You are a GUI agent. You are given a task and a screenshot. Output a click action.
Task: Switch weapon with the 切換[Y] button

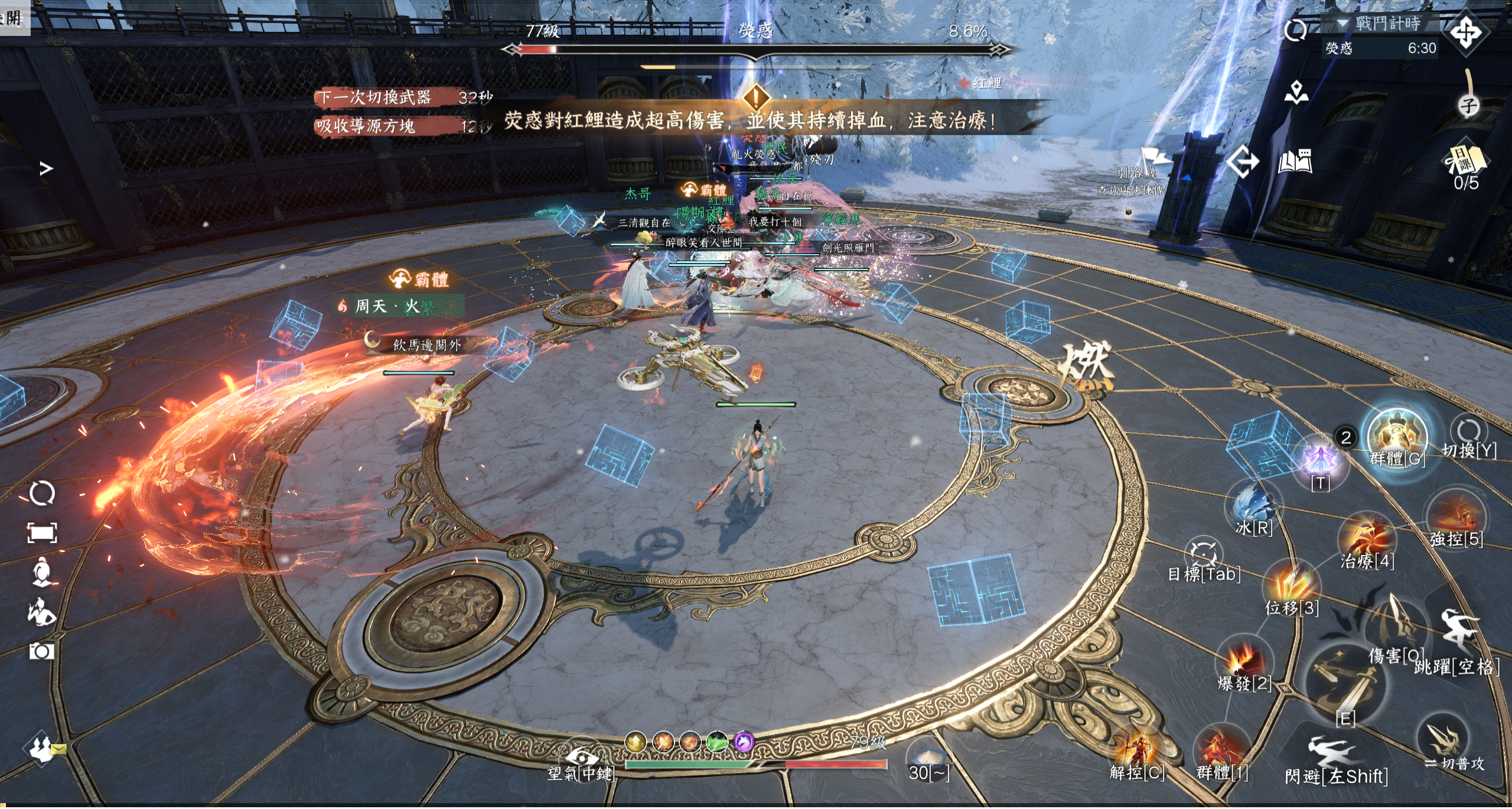point(1469,431)
